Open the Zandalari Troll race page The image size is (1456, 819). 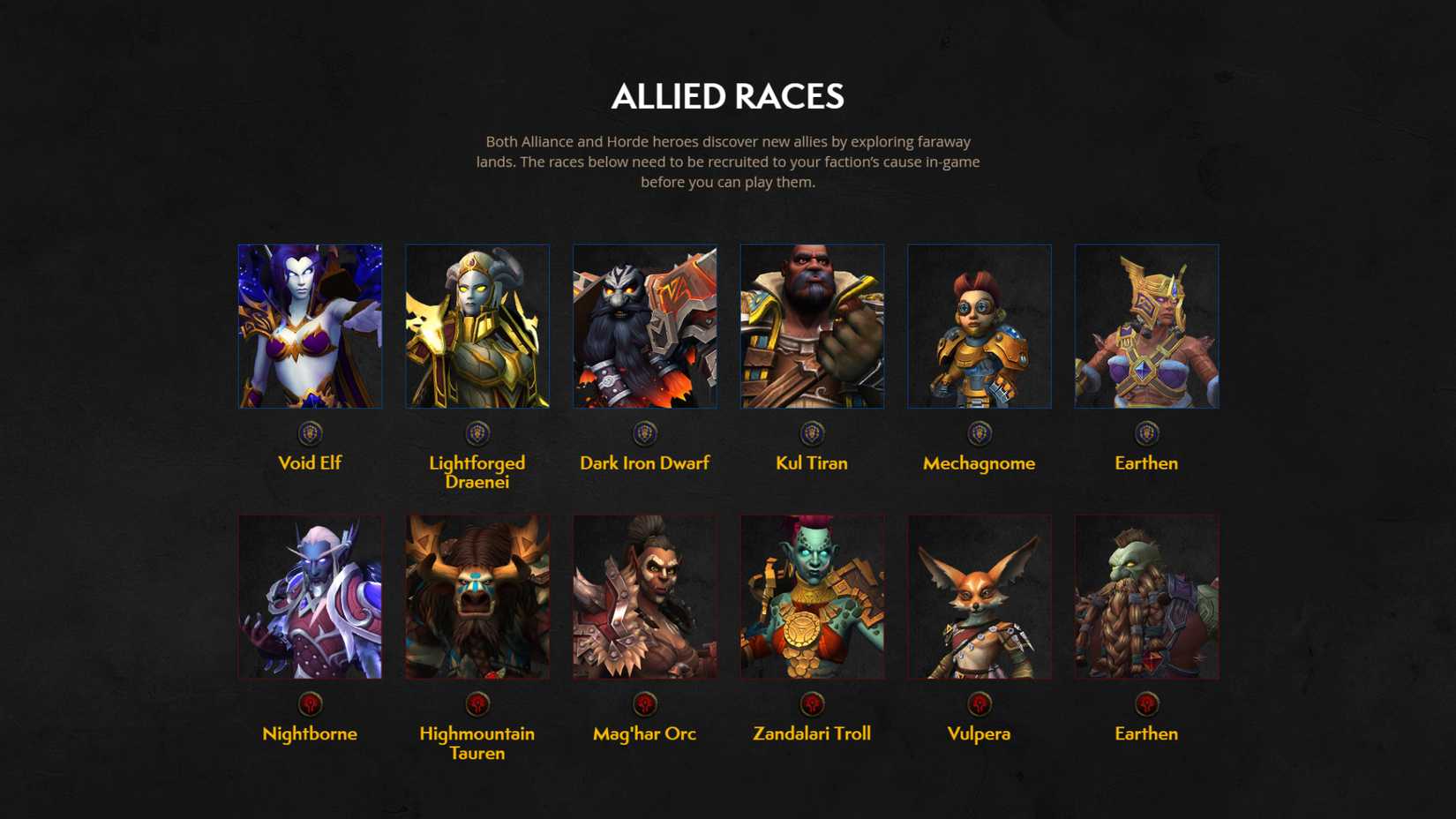[811, 733]
